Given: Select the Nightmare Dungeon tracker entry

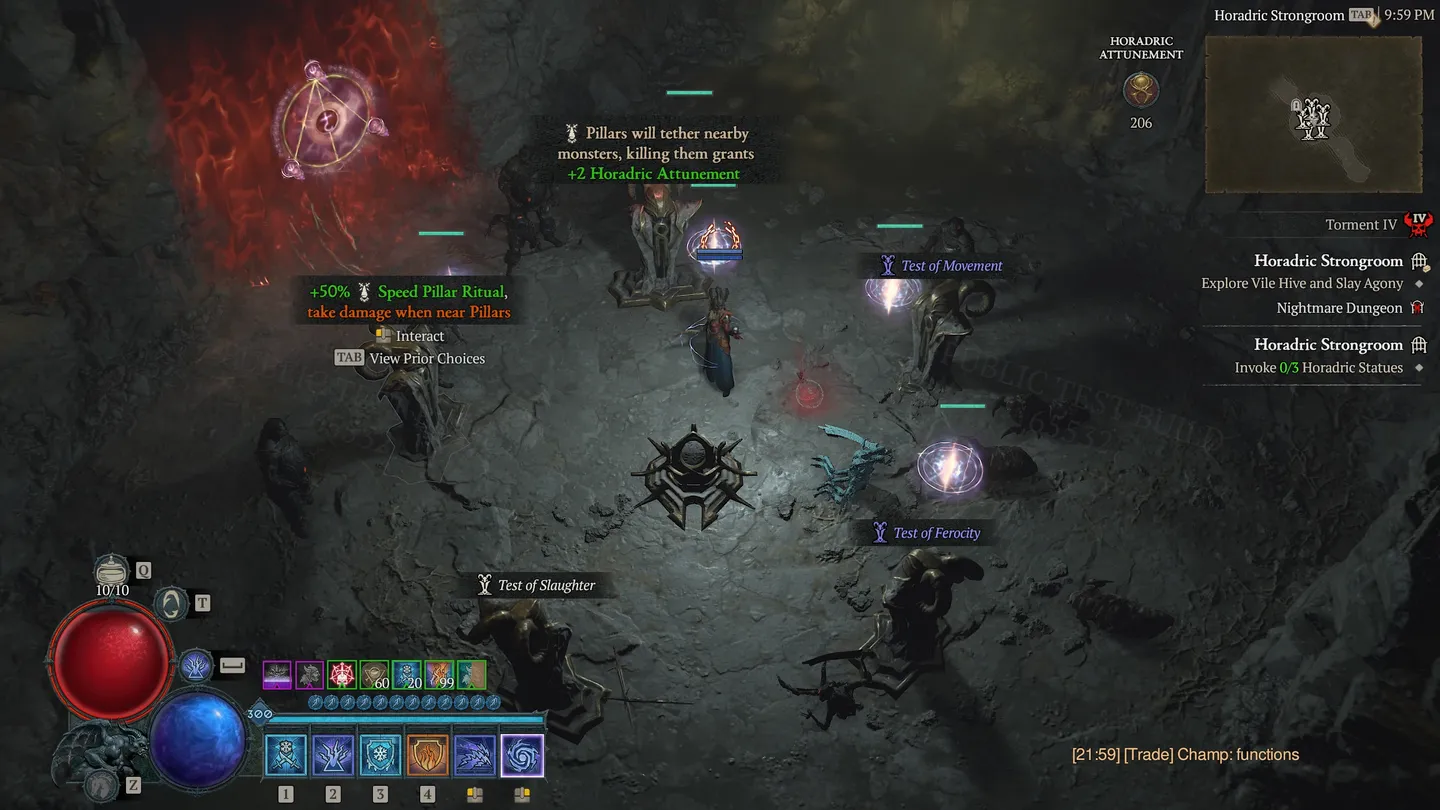Looking at the screenshot, I should click(1339, 308).
